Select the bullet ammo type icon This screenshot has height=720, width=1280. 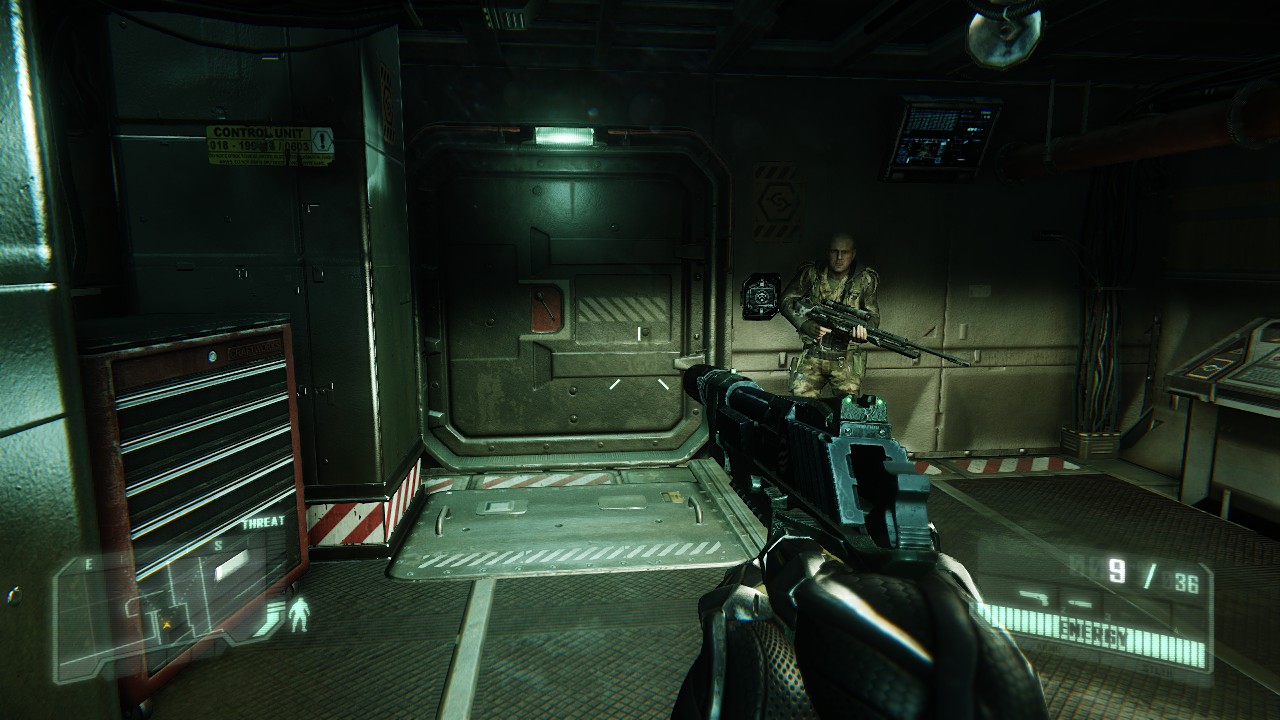pyautogui.click(x=1079, y=602)
